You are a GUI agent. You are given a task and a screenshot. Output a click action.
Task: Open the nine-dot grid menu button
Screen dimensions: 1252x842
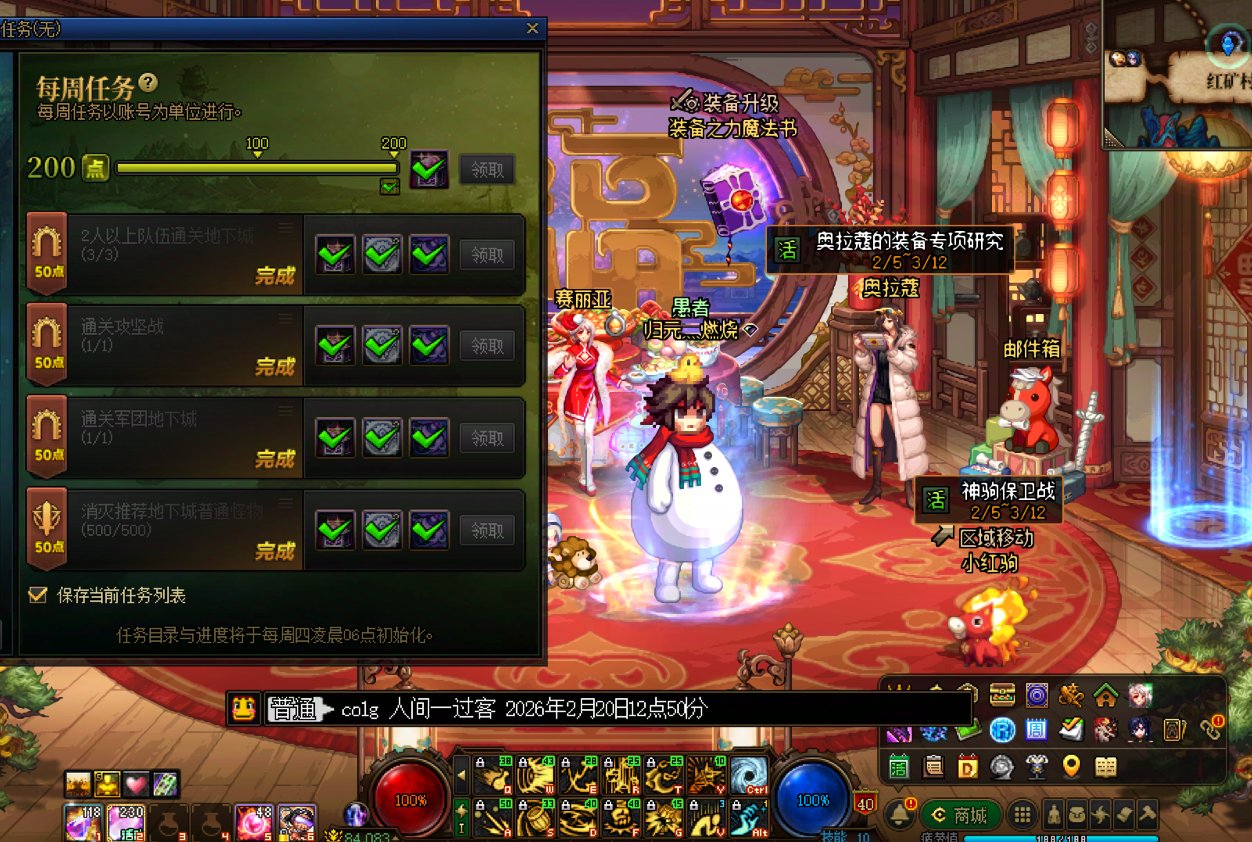point(1021,815)
